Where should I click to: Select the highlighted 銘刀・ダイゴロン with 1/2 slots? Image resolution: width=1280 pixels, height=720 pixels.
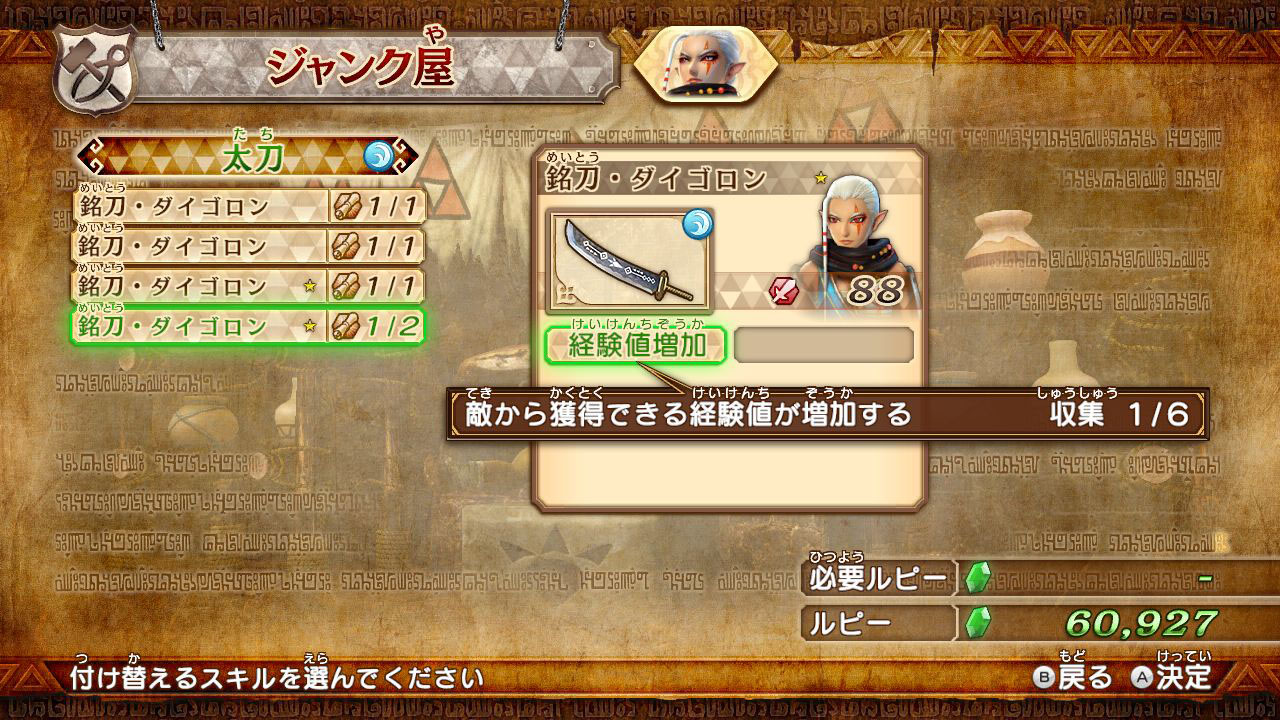click(x=248, y=326)
